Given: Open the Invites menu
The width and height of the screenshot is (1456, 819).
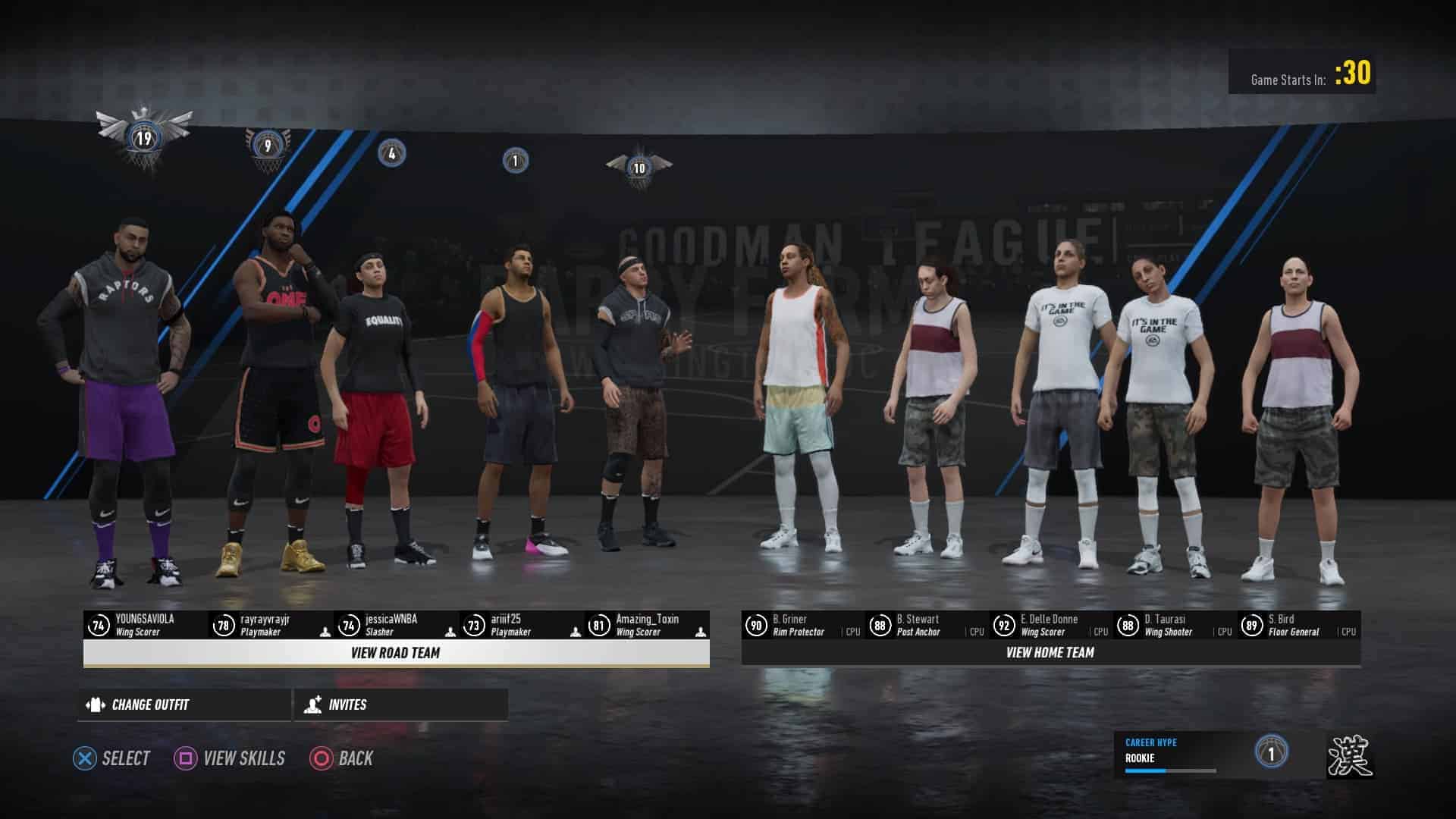Looking at the screenshot, I should pyautogui.click(x=400, y=704).
